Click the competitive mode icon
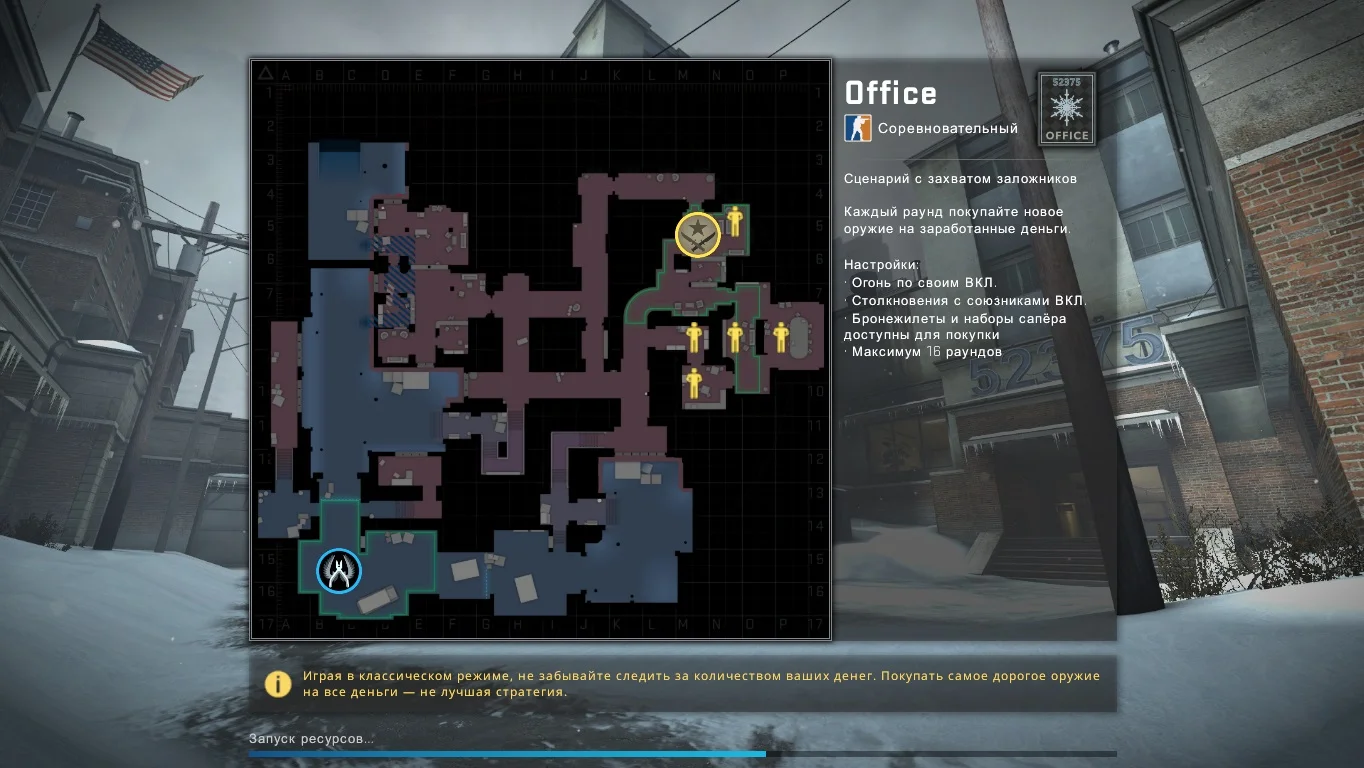Image resolution: width=1364 pixels, height=768 pixels. pyautogui.click(x=857, y=128)
